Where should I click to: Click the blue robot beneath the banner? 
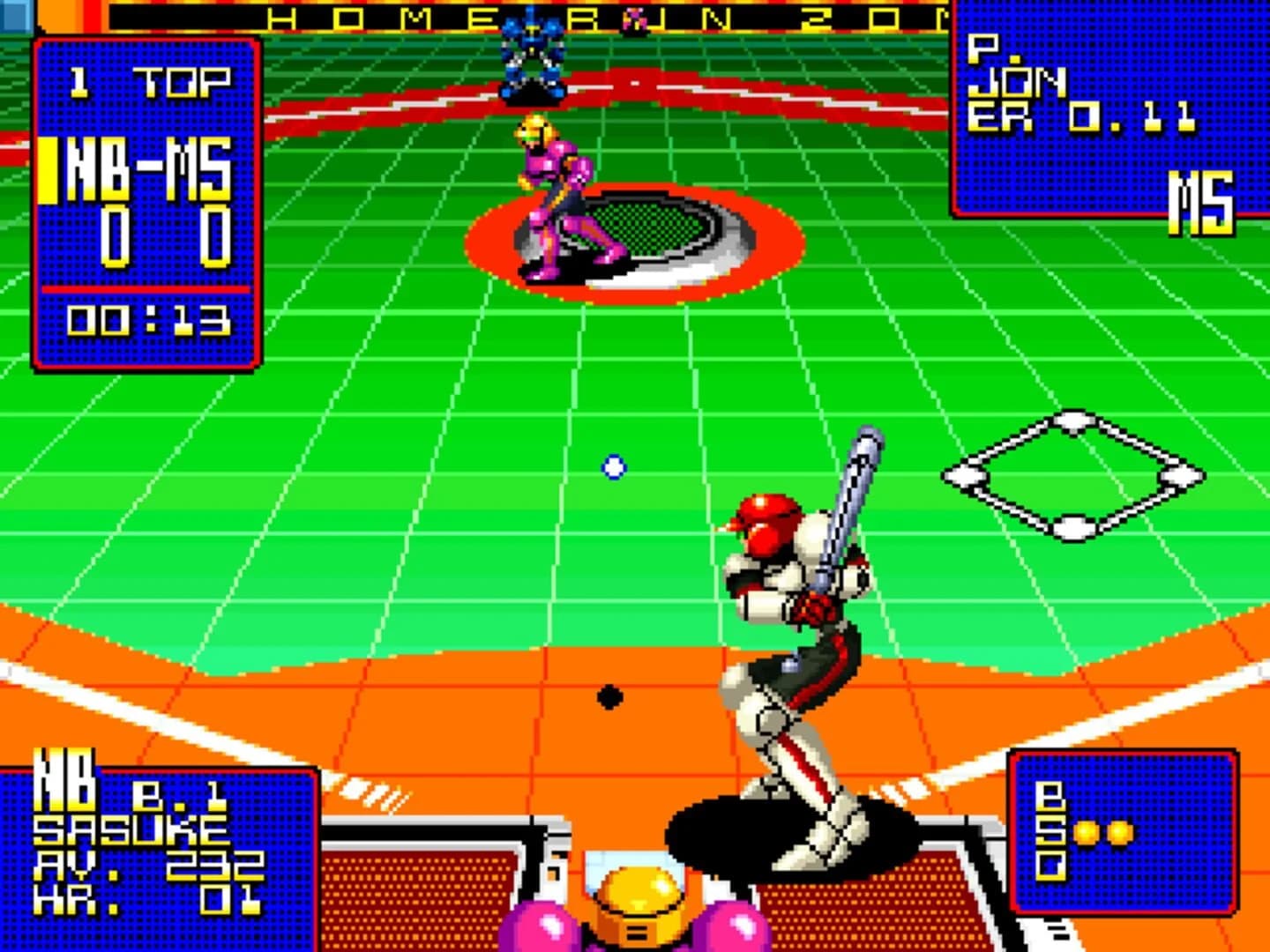click(534, 53)
